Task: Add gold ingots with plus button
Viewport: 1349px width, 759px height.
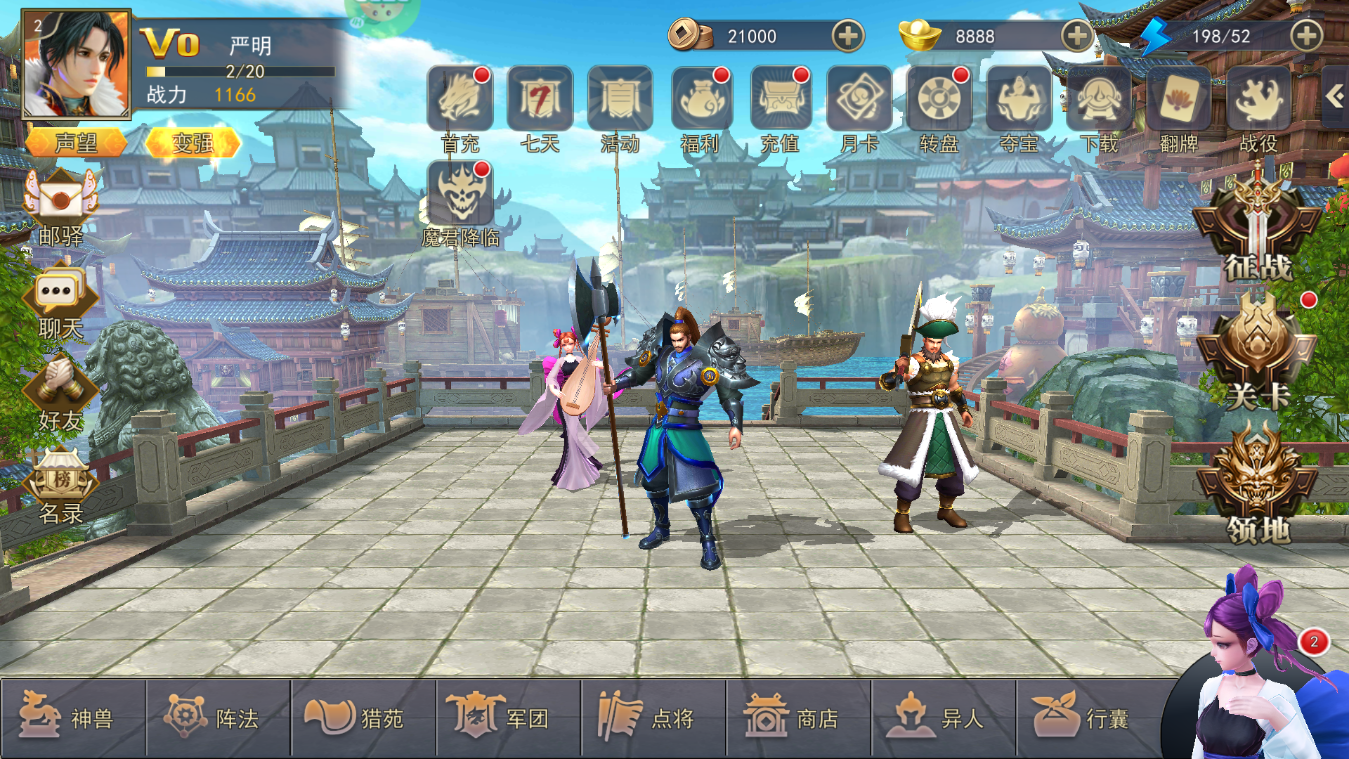Action: tap(1077, 36)
